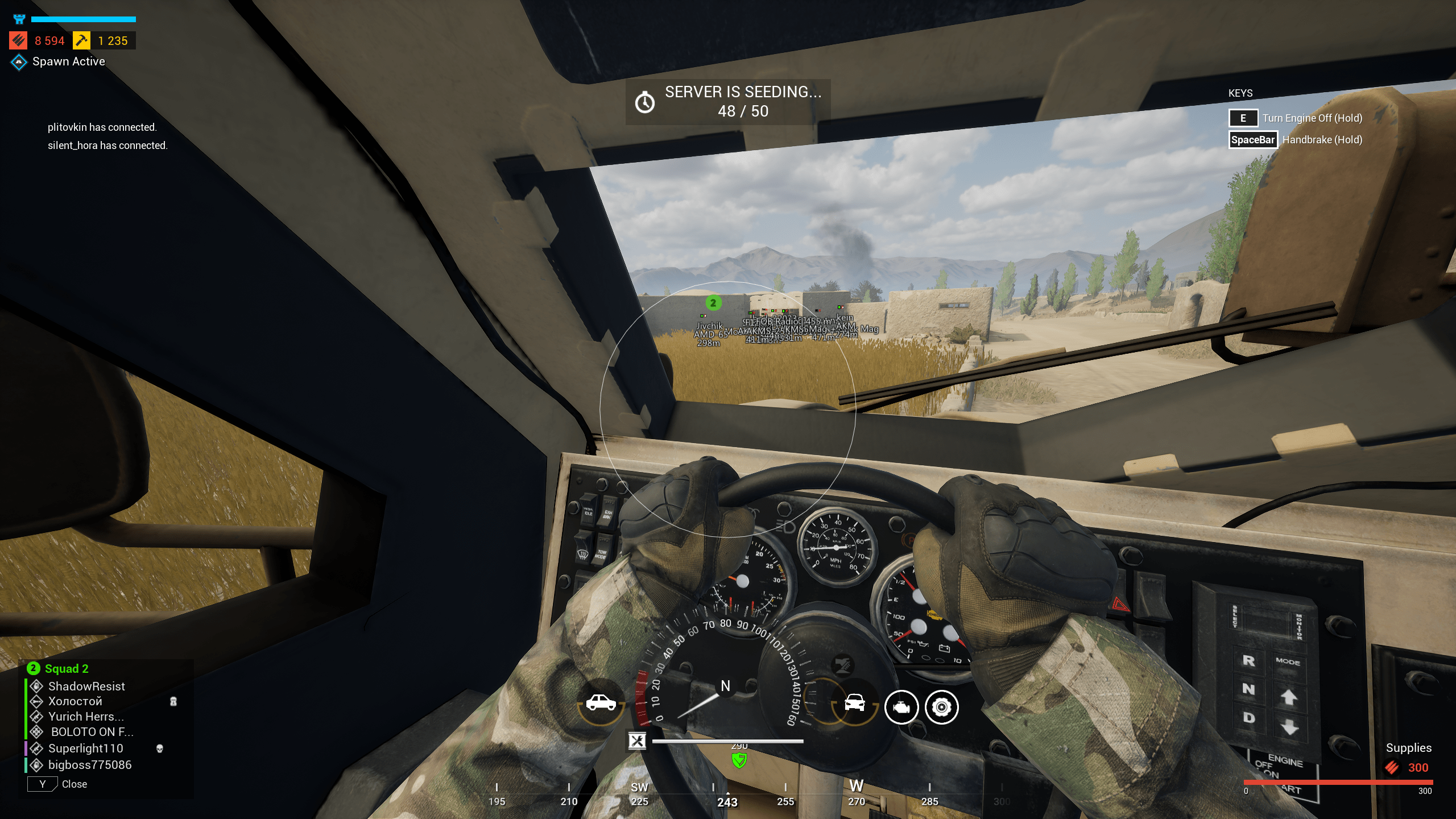This screenshot has width=1456, height=819.
Task: Close the squad list panel
Action: (x=43, y=784)
